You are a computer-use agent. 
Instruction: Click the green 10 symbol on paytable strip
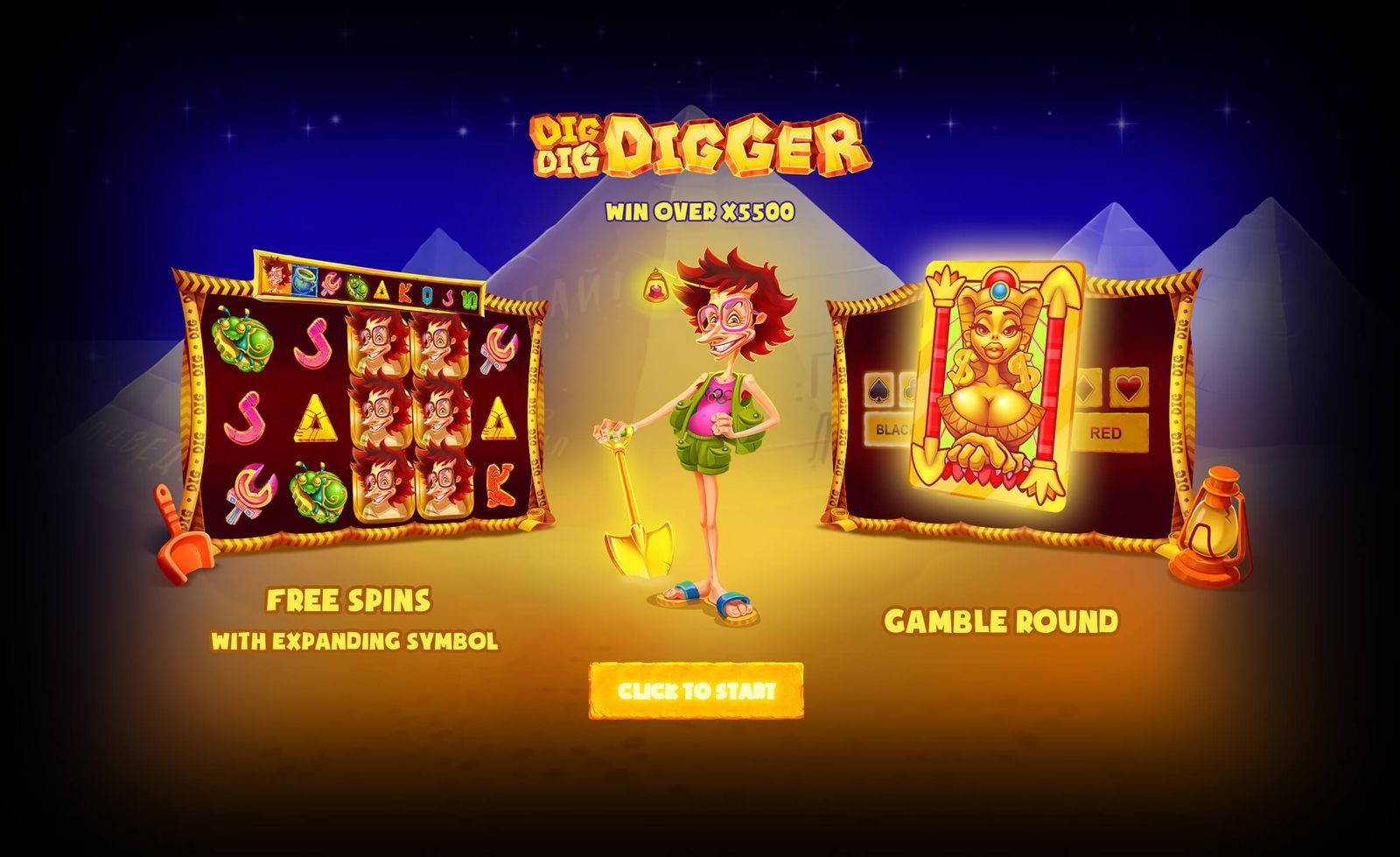coord(470,299)
